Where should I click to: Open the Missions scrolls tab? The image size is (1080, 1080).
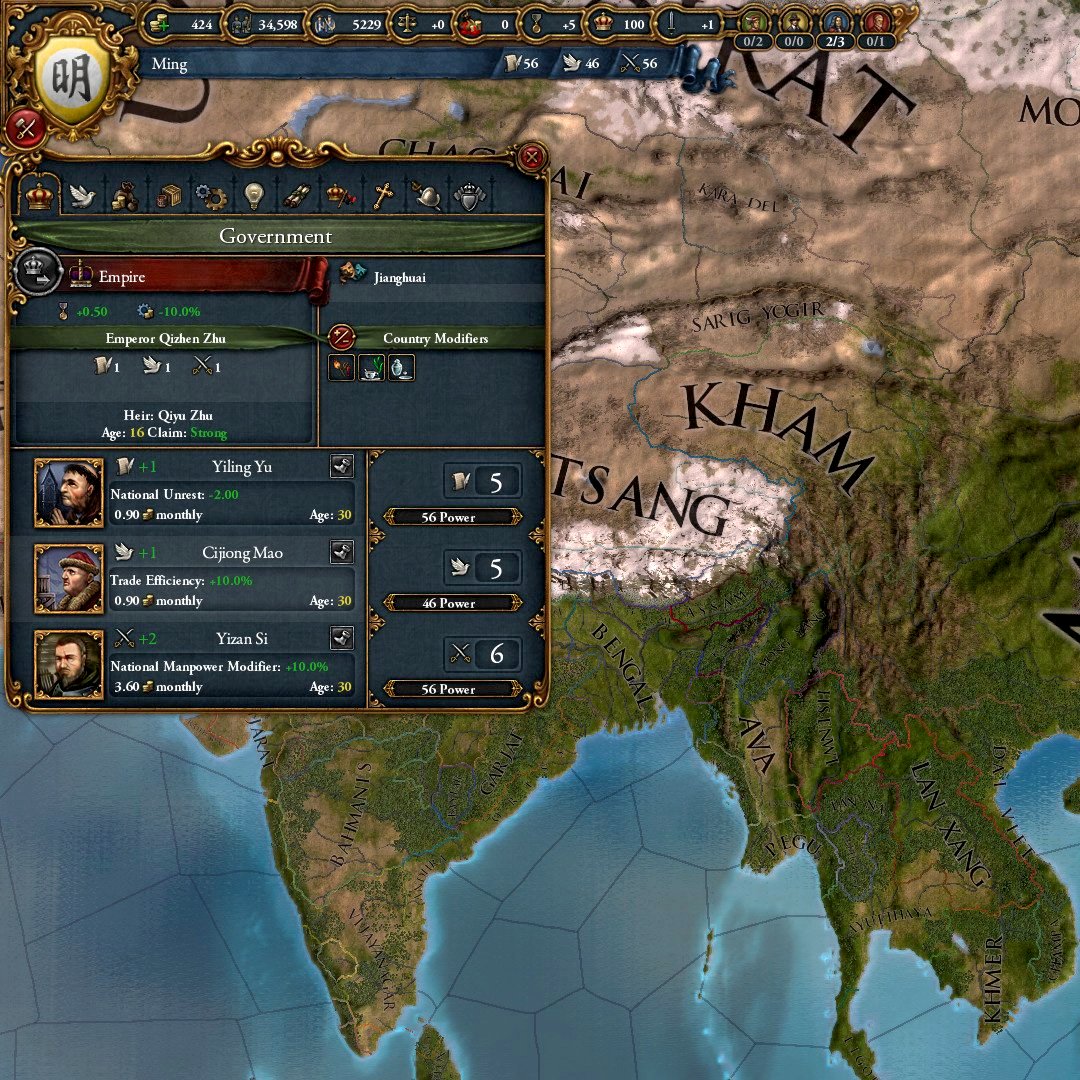click(297, 196)
